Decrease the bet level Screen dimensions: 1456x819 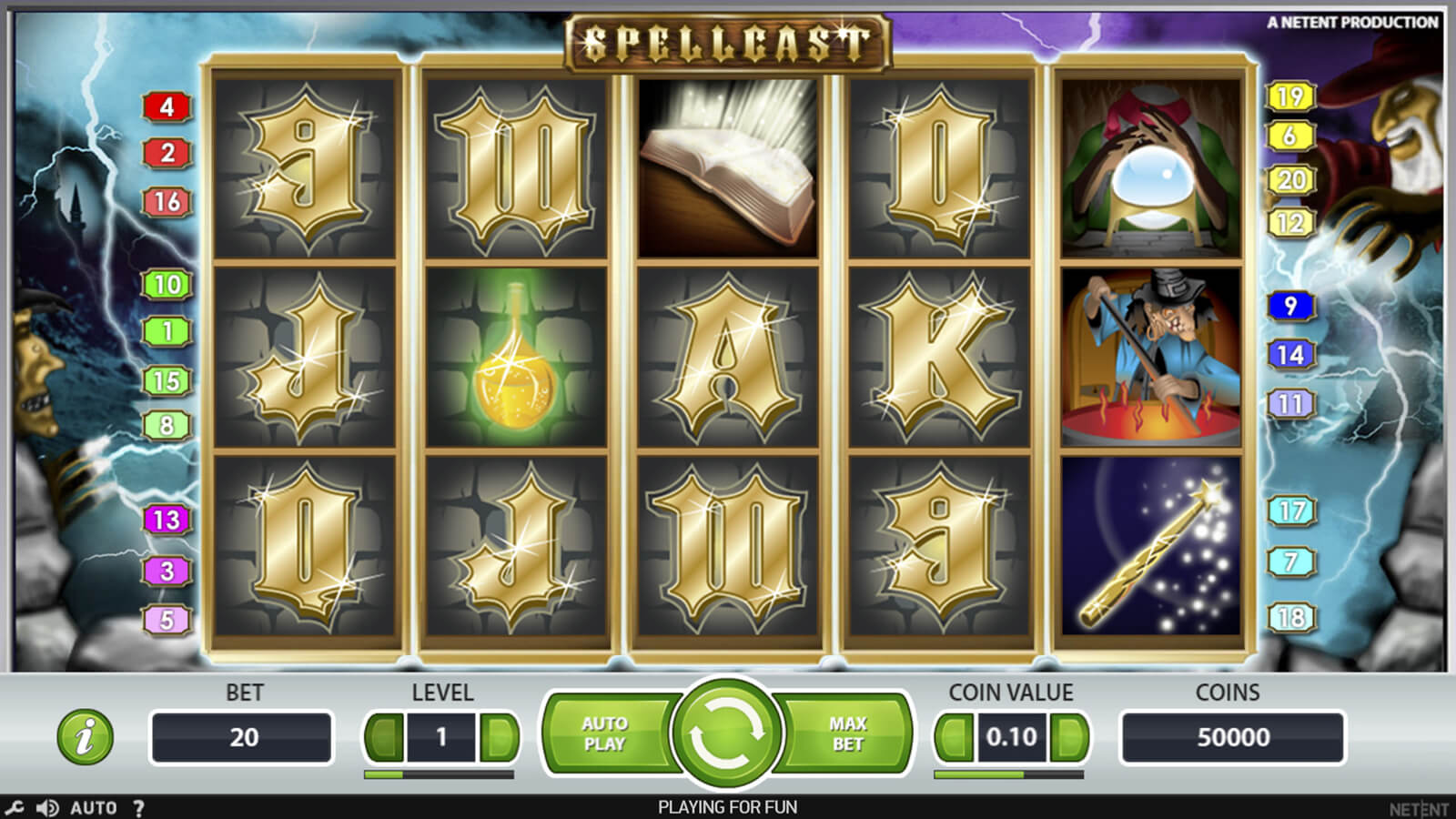point(384,737)
